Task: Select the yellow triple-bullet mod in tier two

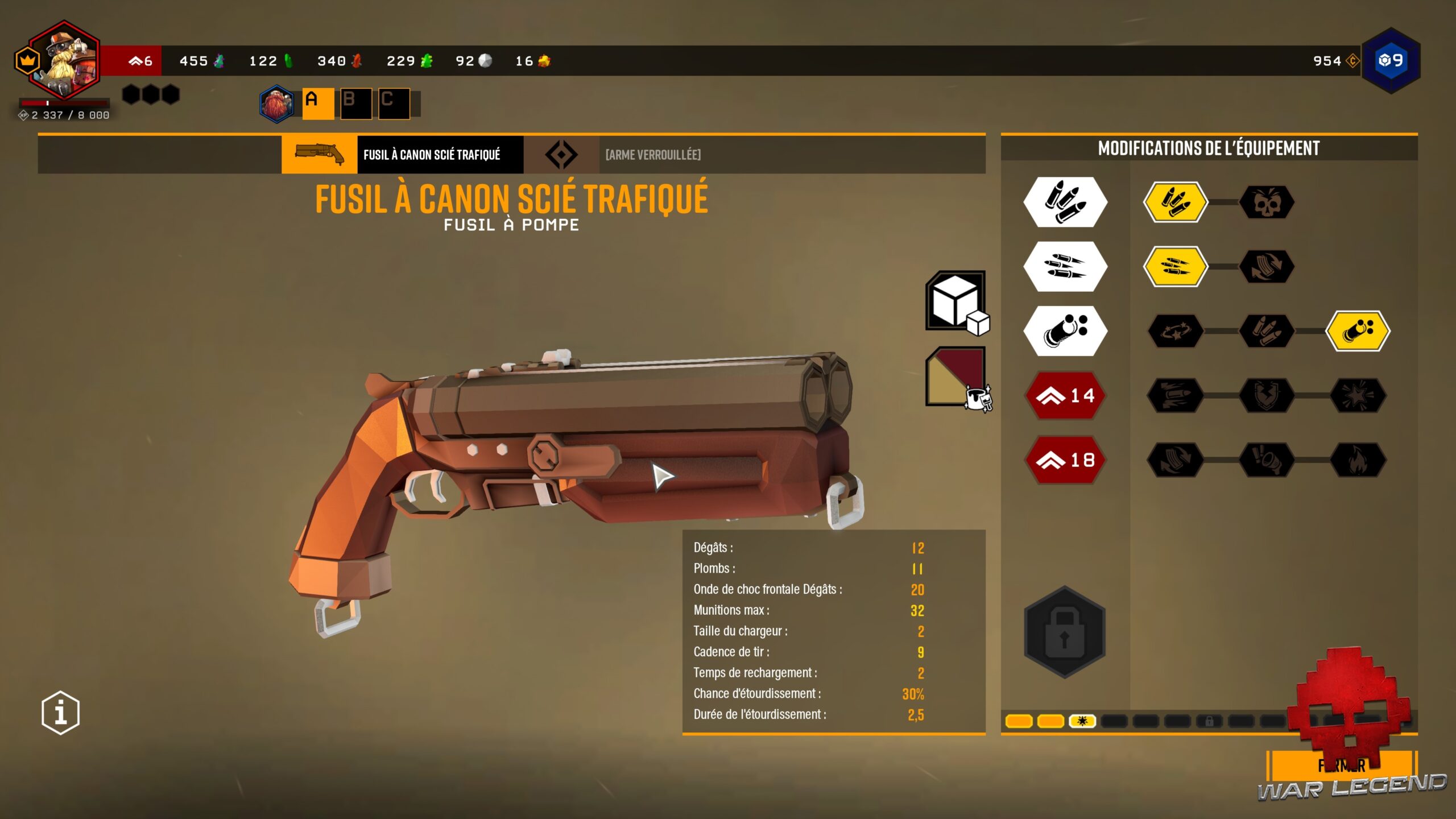Action: (1175, 267)
